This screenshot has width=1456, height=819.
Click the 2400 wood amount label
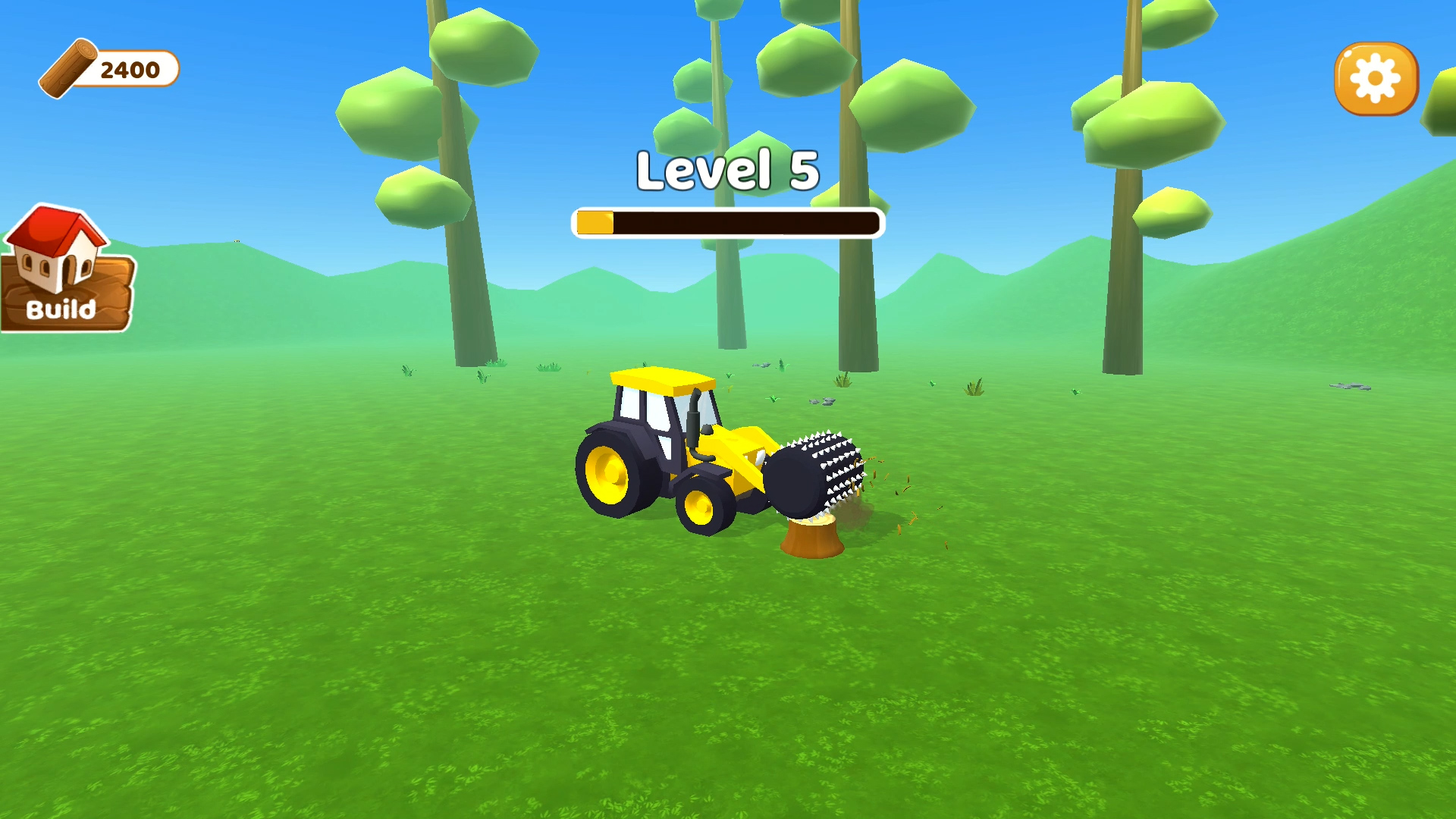[130, 70]
